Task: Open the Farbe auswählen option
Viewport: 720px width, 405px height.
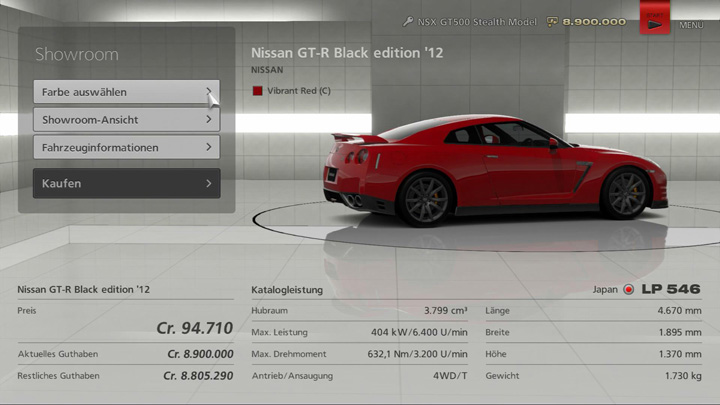Action: coord(126,92)
